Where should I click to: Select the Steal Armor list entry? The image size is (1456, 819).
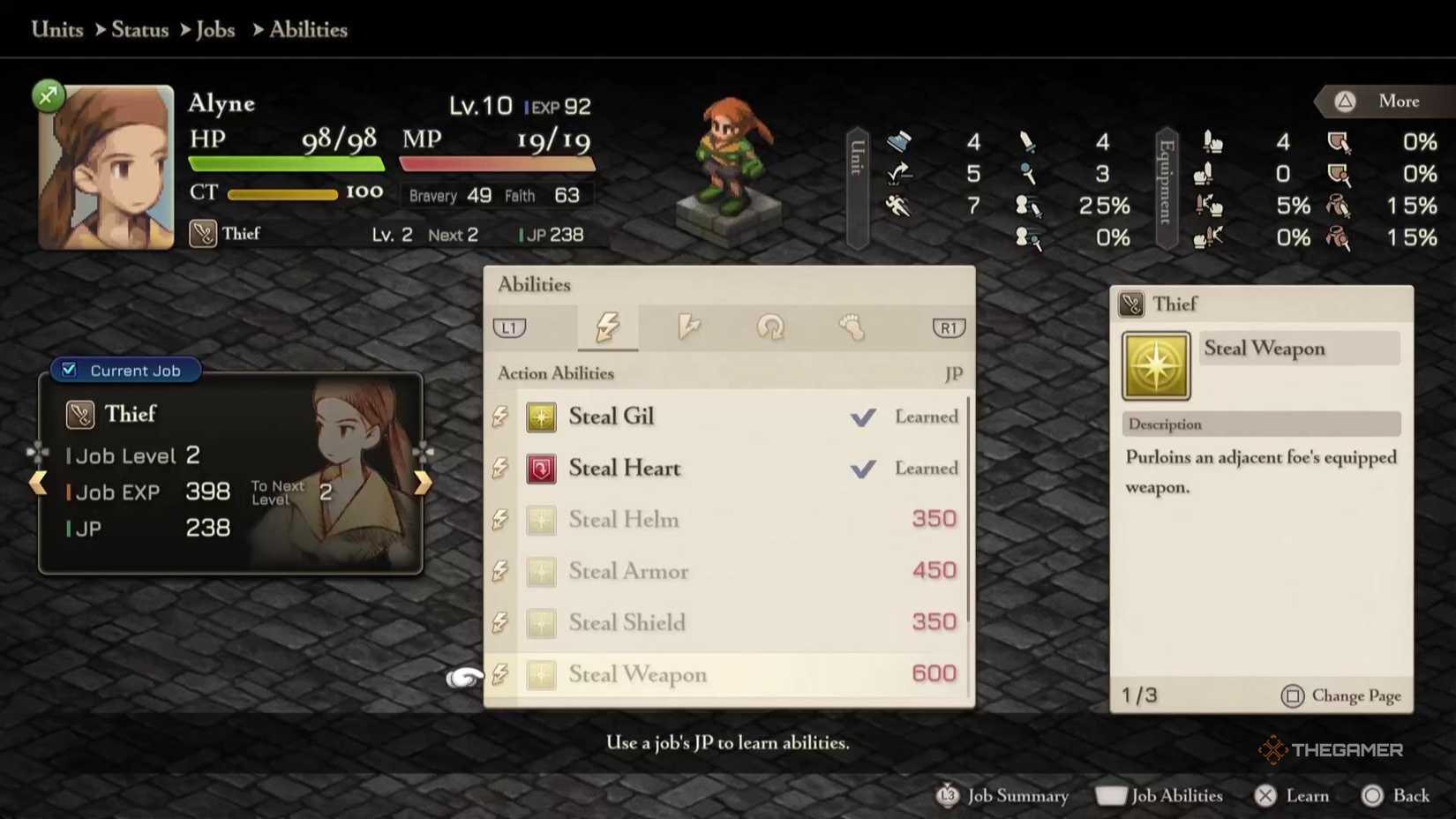pyautogui.click(x=628, y=571)
